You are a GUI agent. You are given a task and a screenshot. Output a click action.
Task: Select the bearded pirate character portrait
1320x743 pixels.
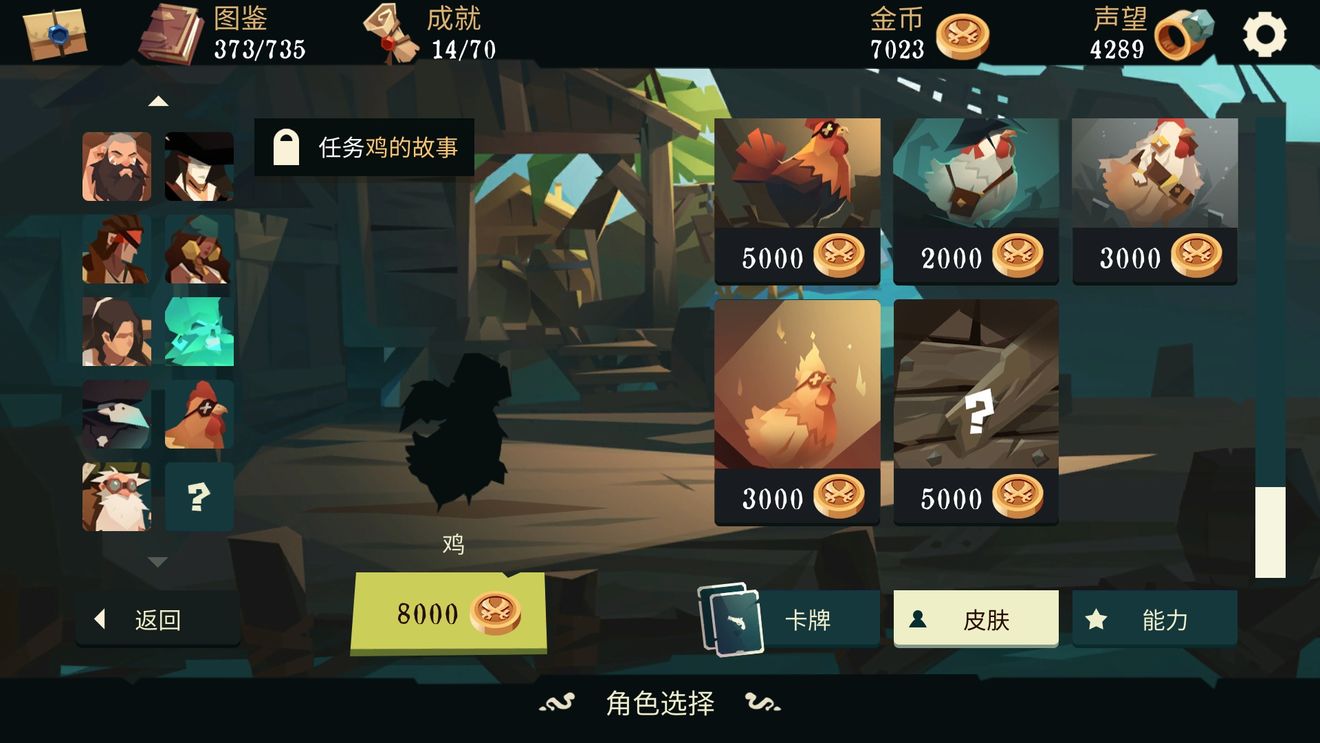(116, 166)
